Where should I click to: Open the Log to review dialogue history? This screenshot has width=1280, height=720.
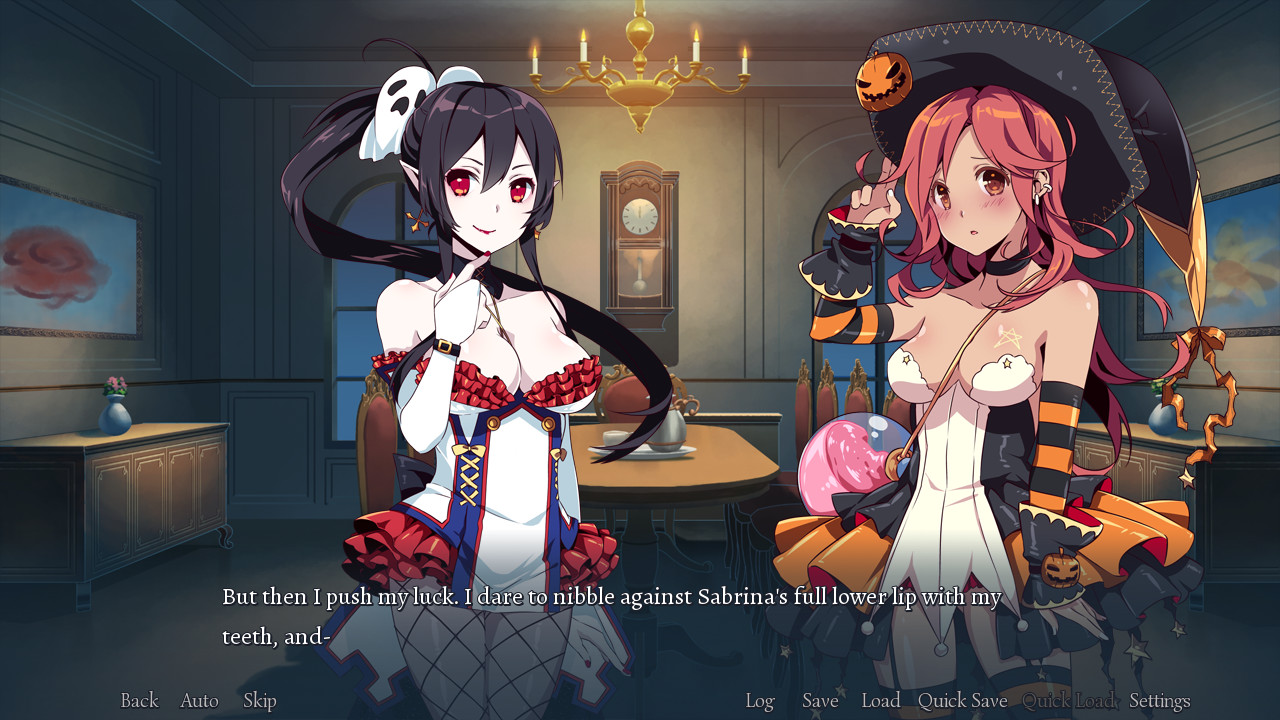point(760,701)
